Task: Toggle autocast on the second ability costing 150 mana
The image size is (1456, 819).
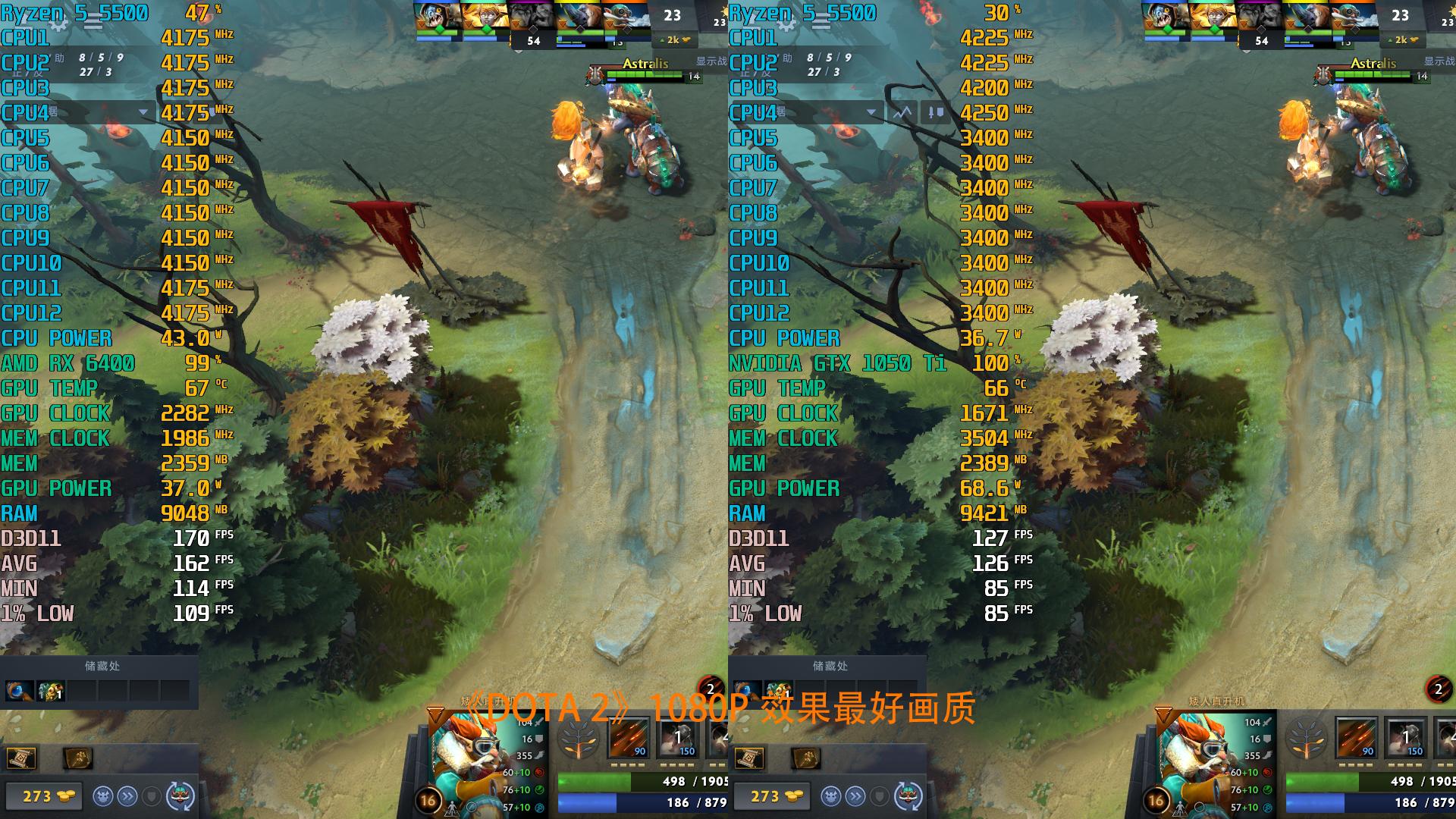Action: (x=676, y=737)
